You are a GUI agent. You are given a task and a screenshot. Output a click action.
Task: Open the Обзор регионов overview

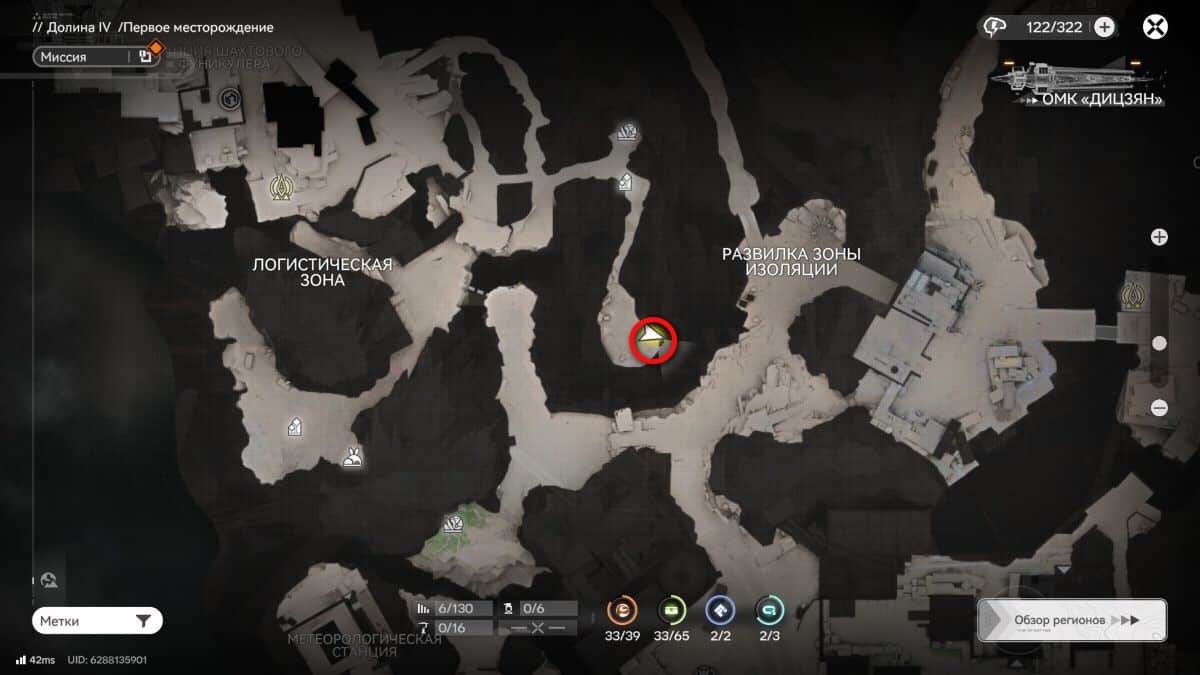[1072, 620]
